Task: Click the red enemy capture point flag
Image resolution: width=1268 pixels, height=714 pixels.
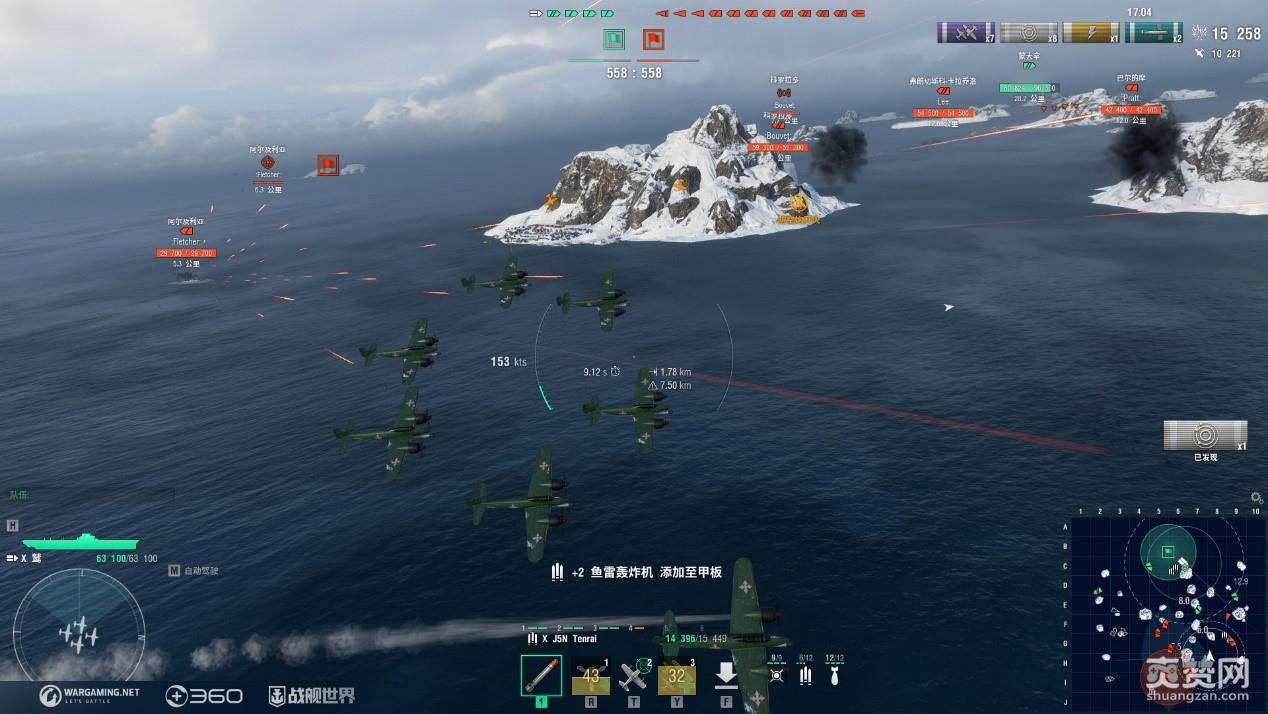Action: (653, 40)
